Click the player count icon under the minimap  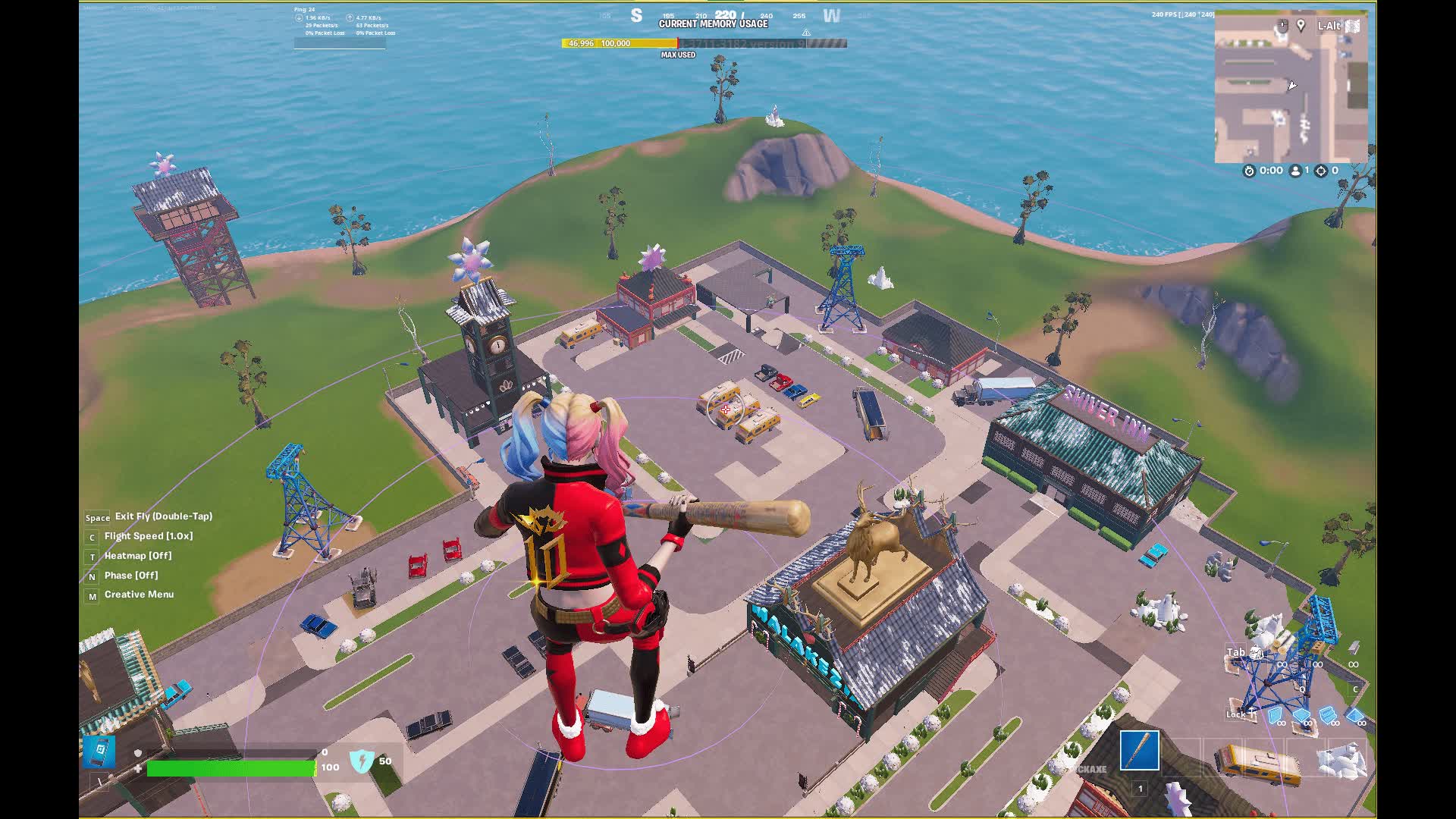pos(1295,171)
